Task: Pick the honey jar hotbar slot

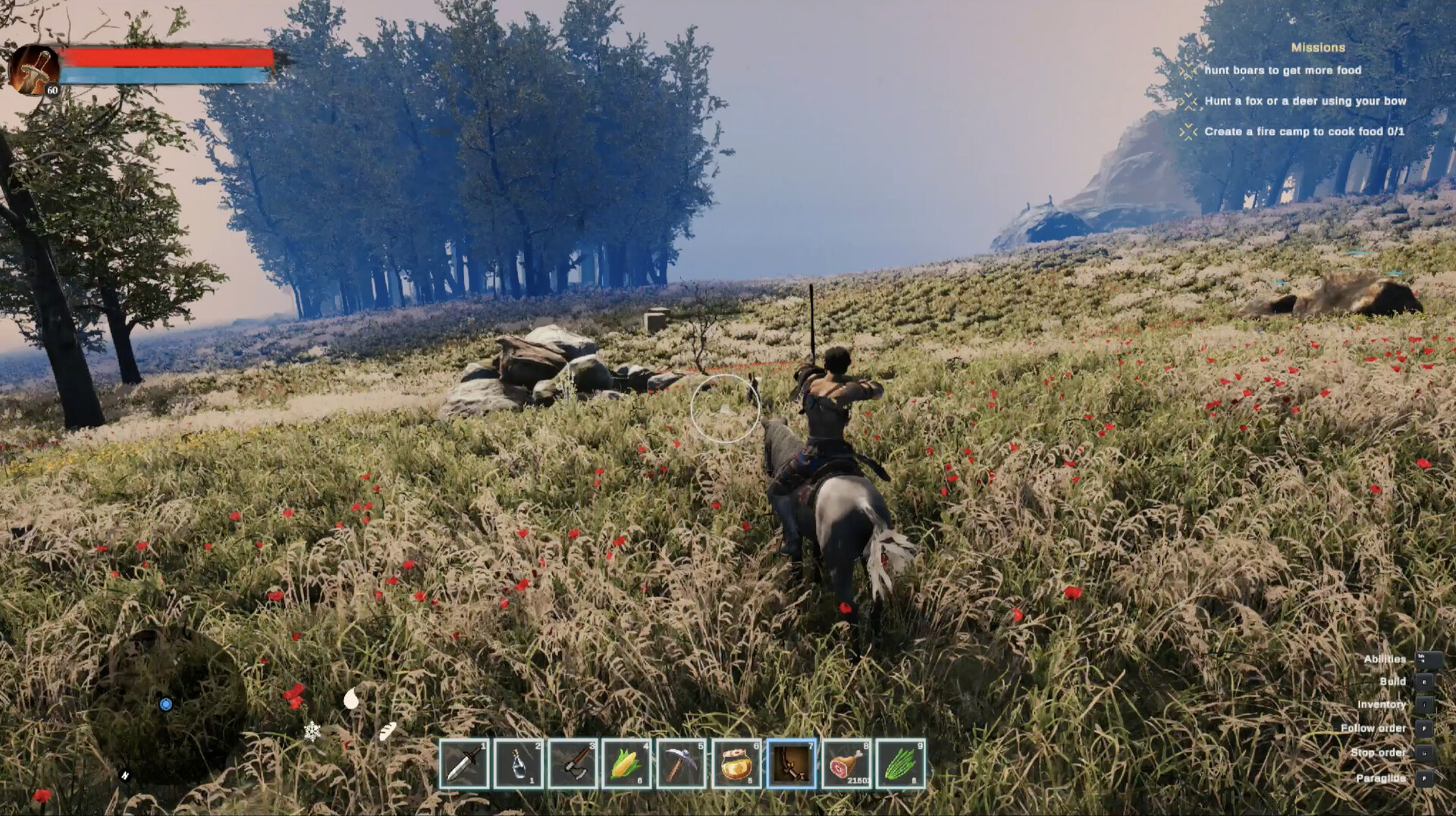Action: (736, 764)
